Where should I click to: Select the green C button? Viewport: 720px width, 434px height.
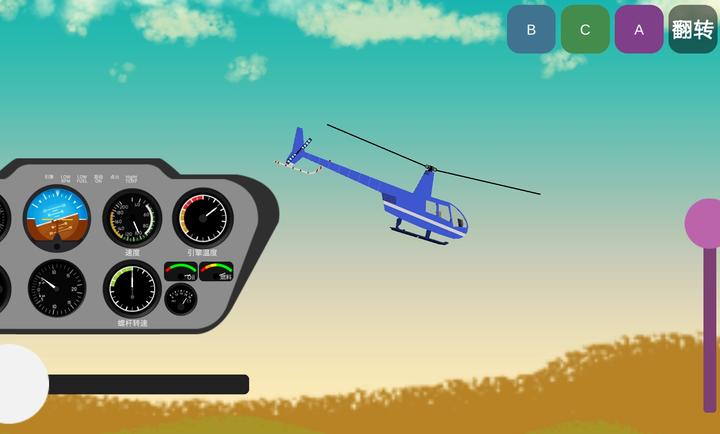click(585, 29)
